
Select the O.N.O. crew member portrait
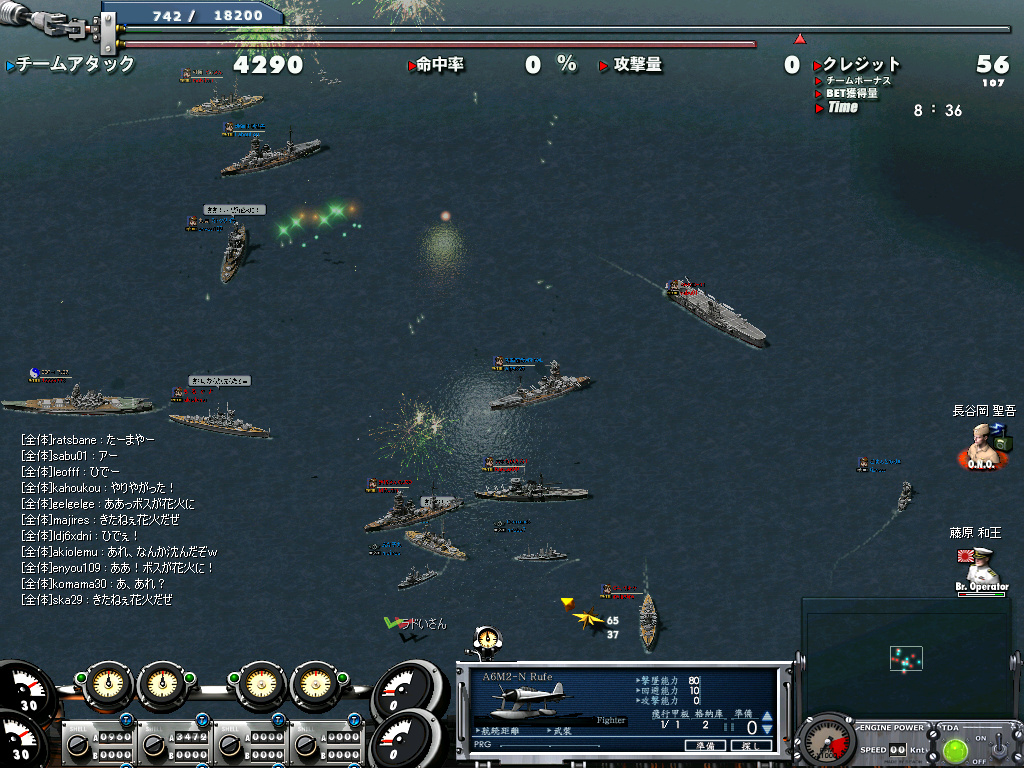click(x=983, y=443)
